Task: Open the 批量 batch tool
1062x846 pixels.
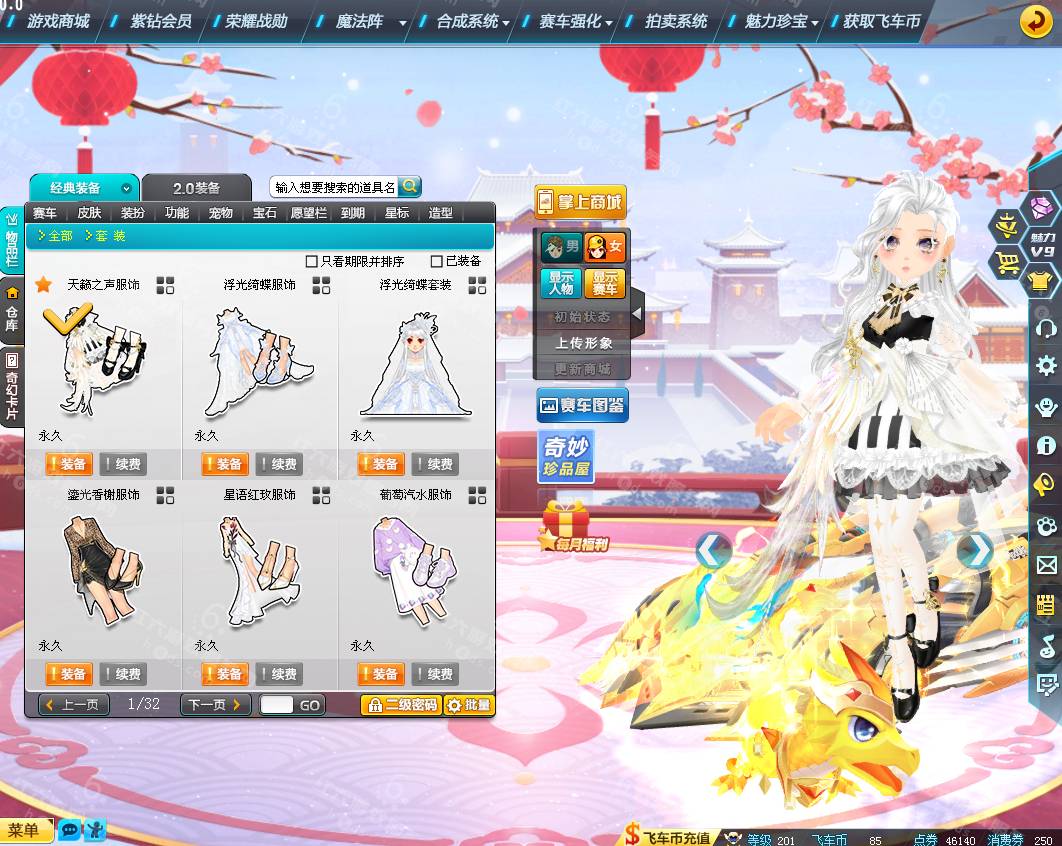Action: coord(469,705)
